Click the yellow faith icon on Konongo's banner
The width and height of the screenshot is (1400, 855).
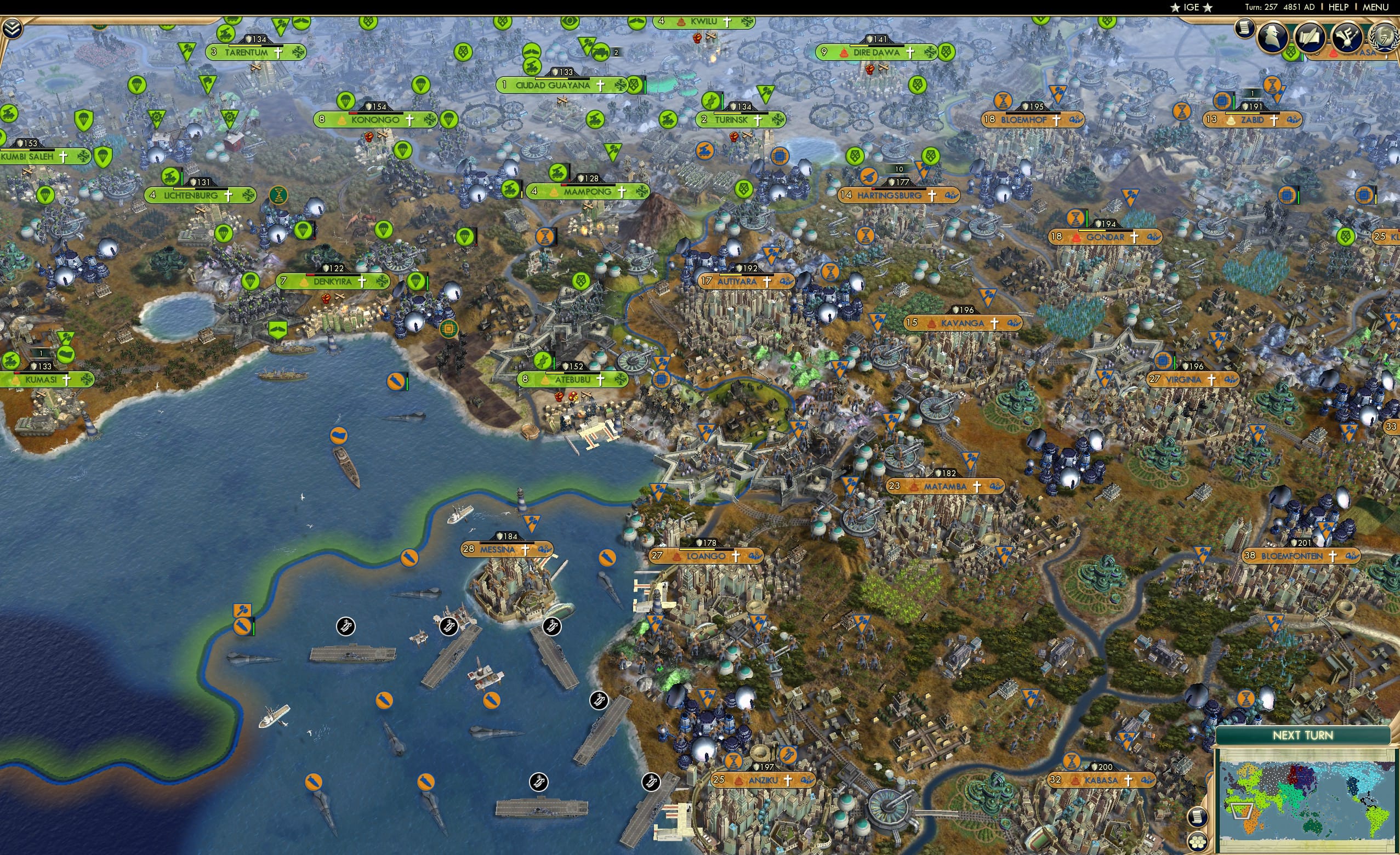342,122
